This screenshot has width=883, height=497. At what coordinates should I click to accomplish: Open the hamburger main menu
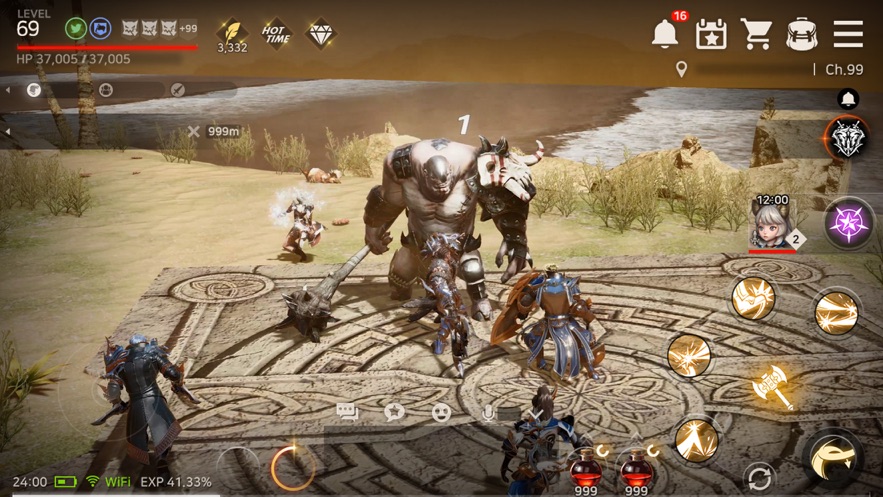[848, 34]
